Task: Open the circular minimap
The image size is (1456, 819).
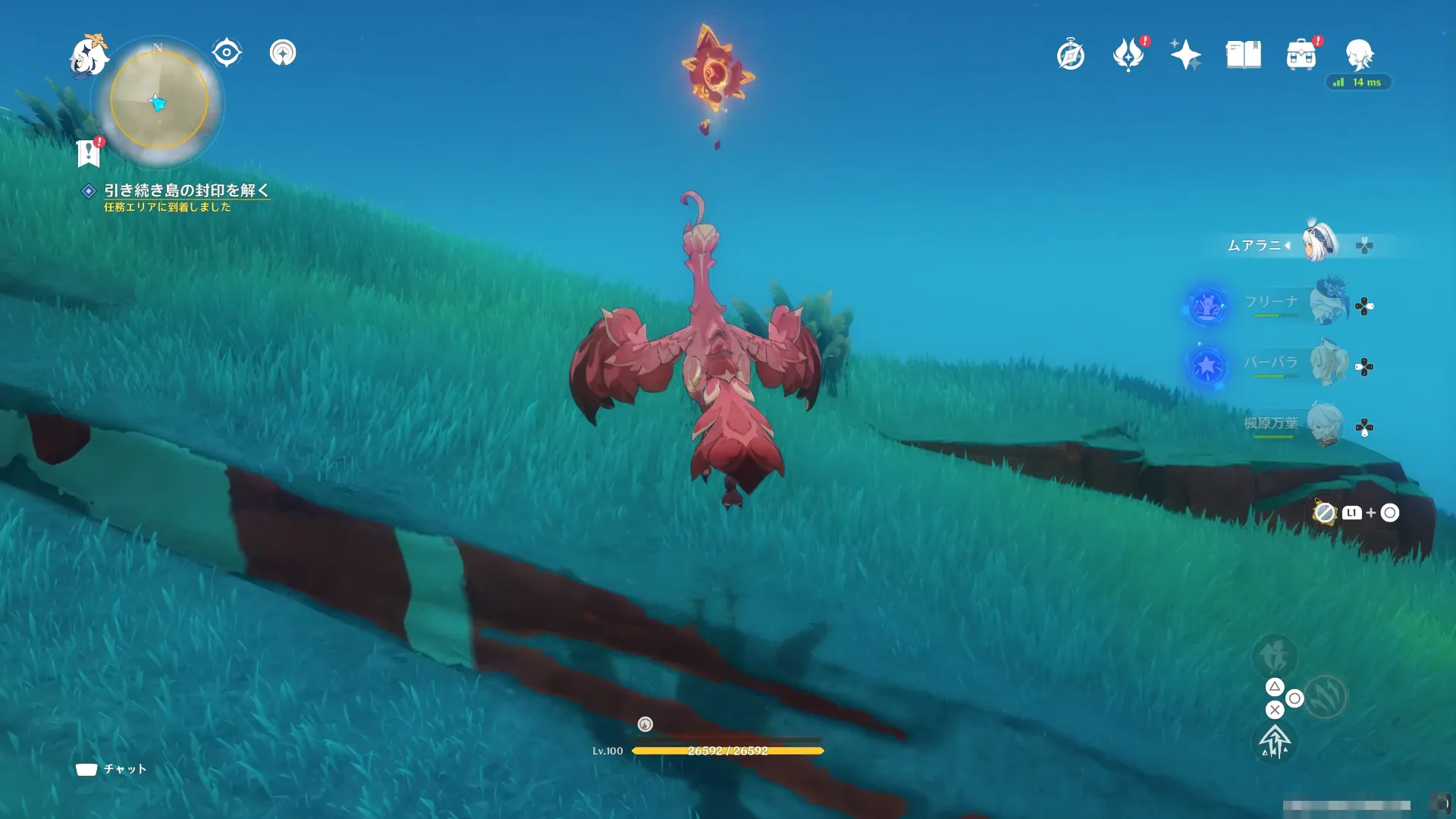Action: click(x=159, y=100)
